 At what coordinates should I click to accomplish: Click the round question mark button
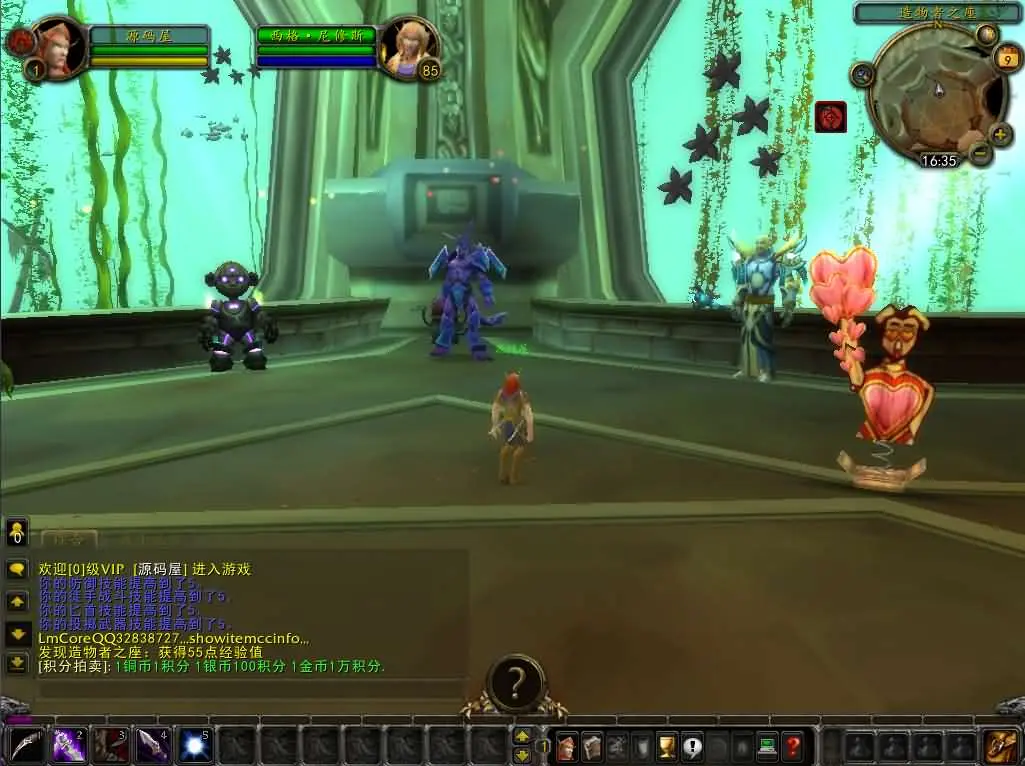[x=515, y=684]
